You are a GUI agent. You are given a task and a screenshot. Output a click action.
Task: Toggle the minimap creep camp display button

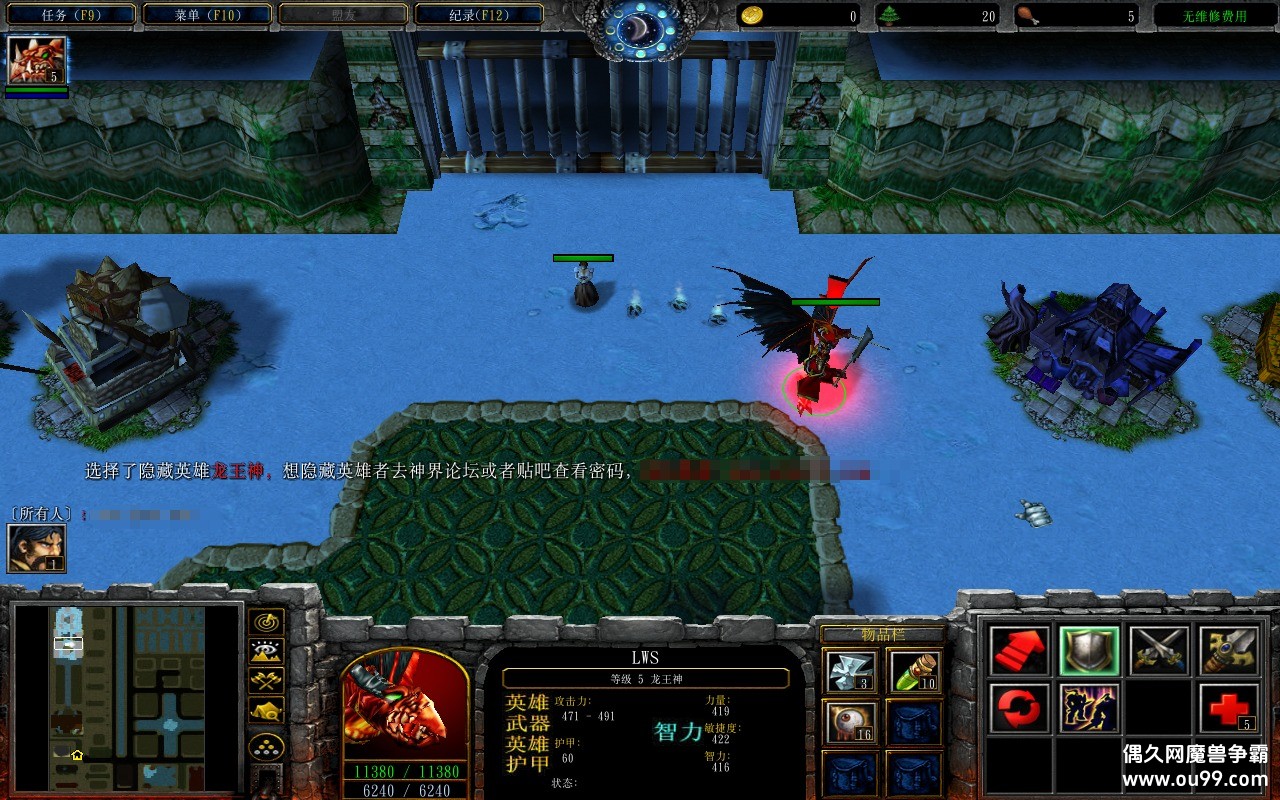(266, 710)
